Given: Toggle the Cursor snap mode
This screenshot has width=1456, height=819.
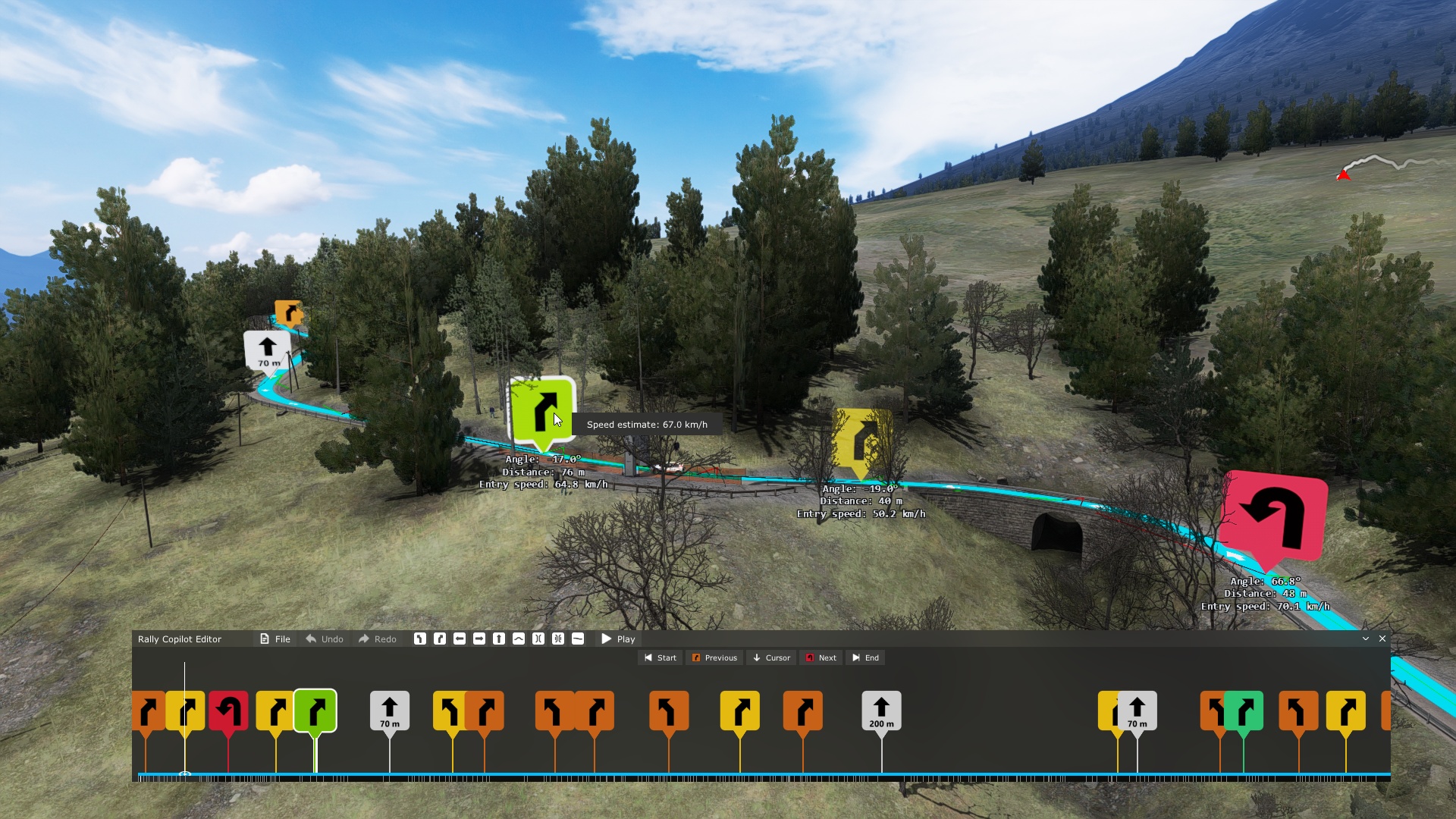Looking at the screenshot, I should click(x=770, y=657).
